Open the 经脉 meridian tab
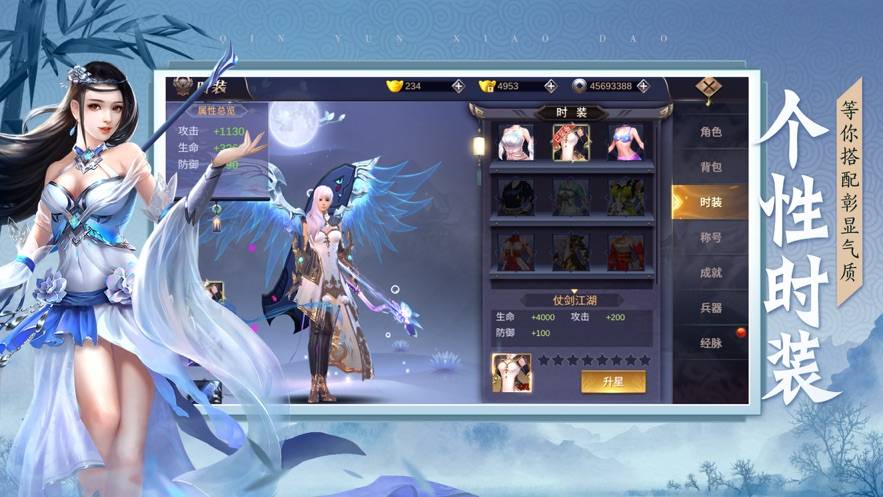Viewport: 883px width, 497px height. click(x=710, y=342)
